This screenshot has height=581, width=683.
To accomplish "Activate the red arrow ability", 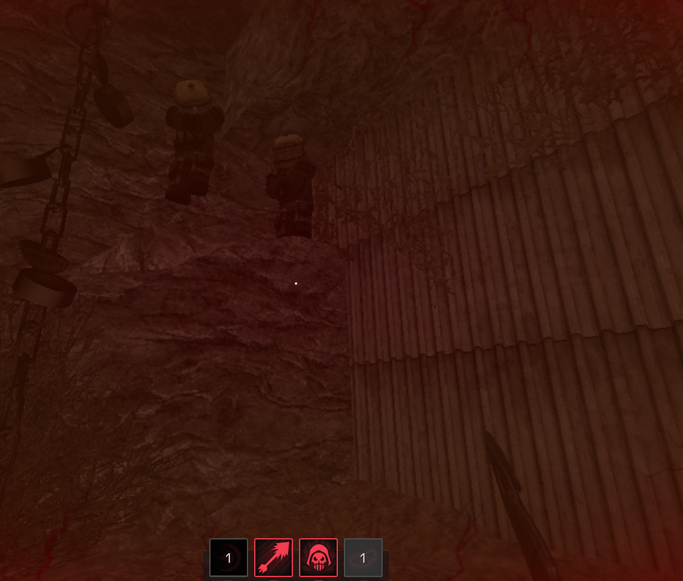I will point(273,558).
